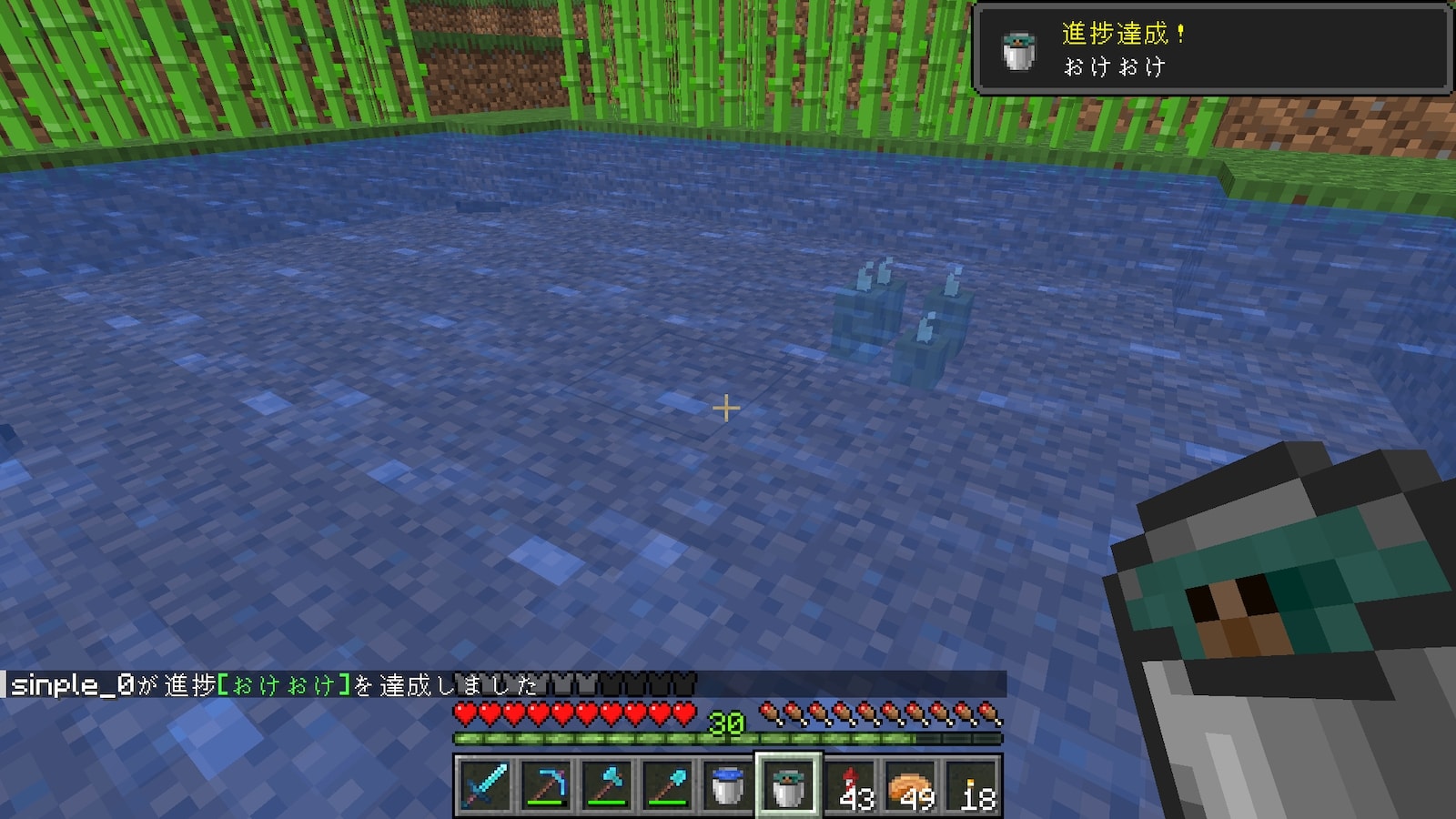
Task: Click the advancement name link in chat
Action: [284, 685]
